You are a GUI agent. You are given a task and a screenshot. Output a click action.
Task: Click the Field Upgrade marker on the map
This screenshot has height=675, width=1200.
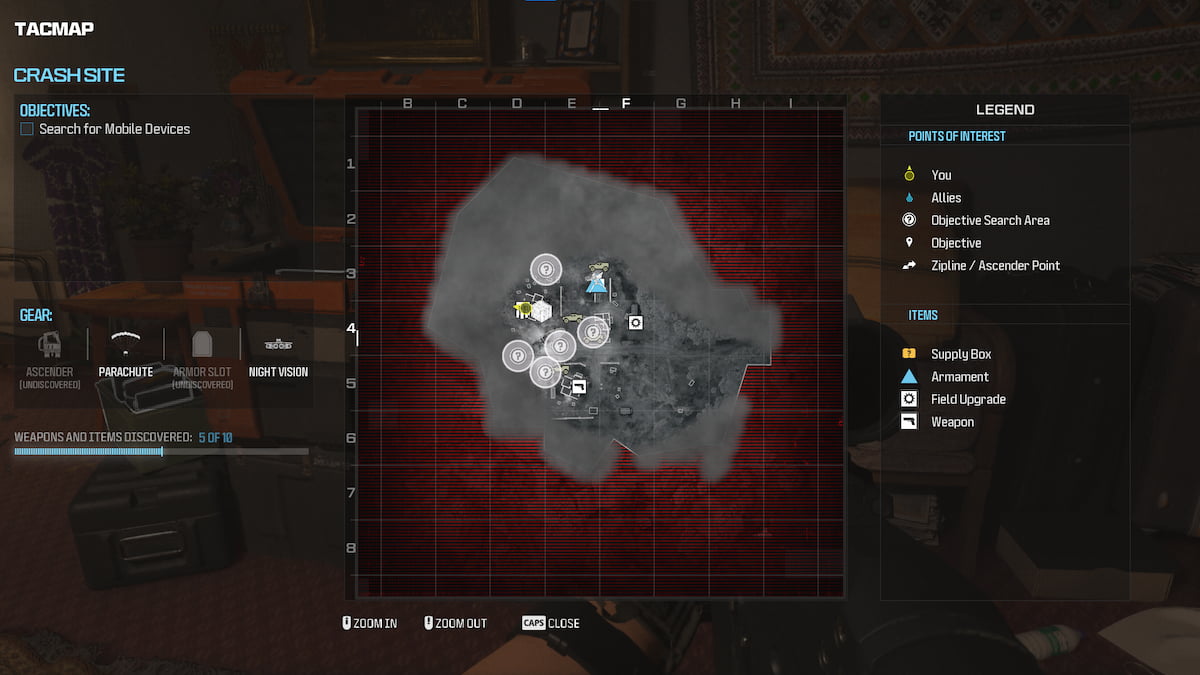tap(634, 321)
